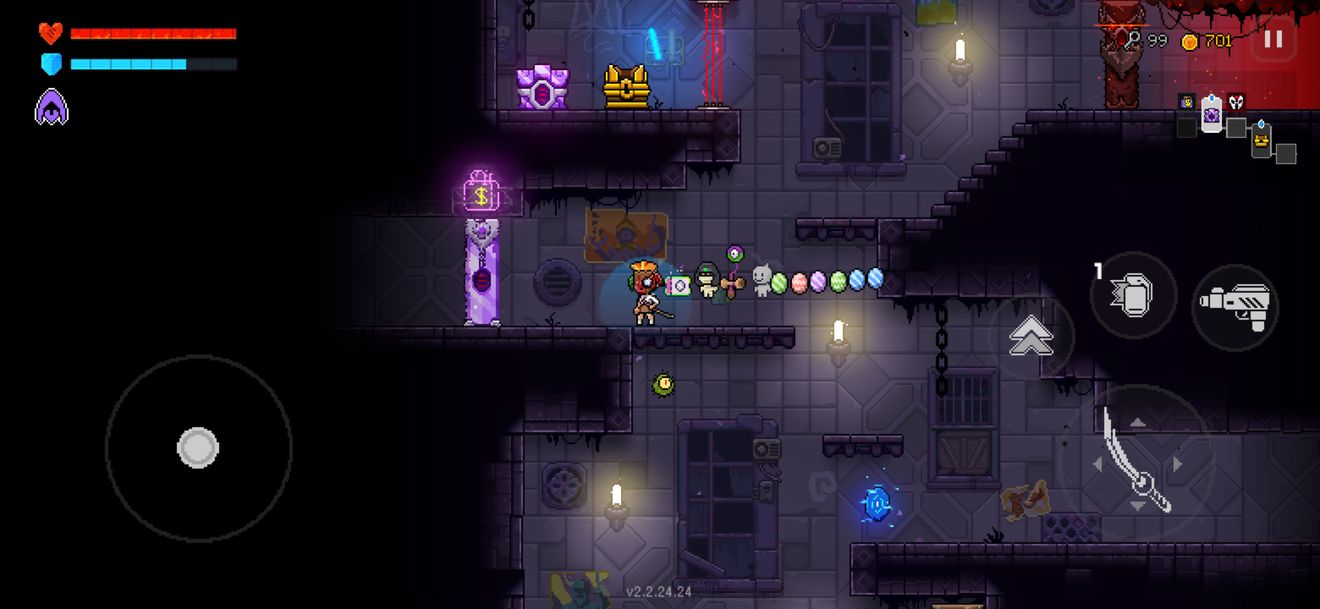Image resolution: width=1320 pixels, height=609 pixels.
Task: Tap the sword attack stick
Action: (x=1136, y=459)
